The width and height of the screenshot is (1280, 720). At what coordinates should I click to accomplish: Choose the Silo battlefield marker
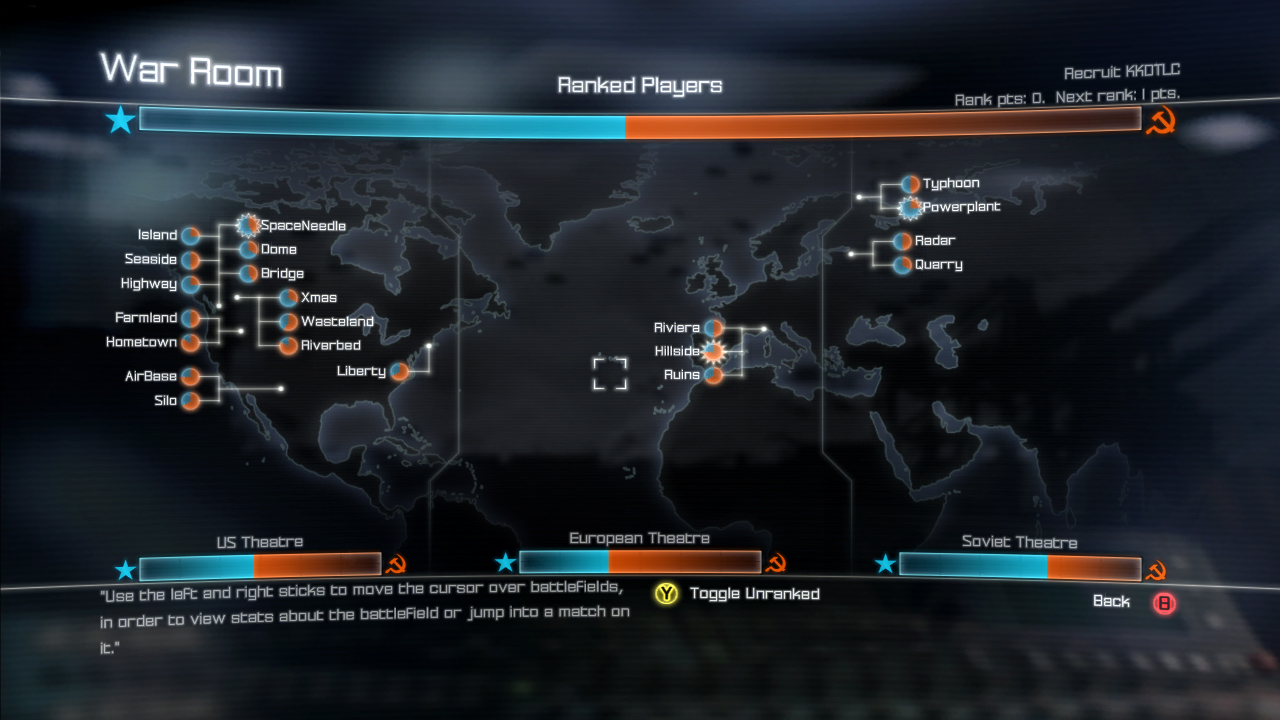coord(190,401)
